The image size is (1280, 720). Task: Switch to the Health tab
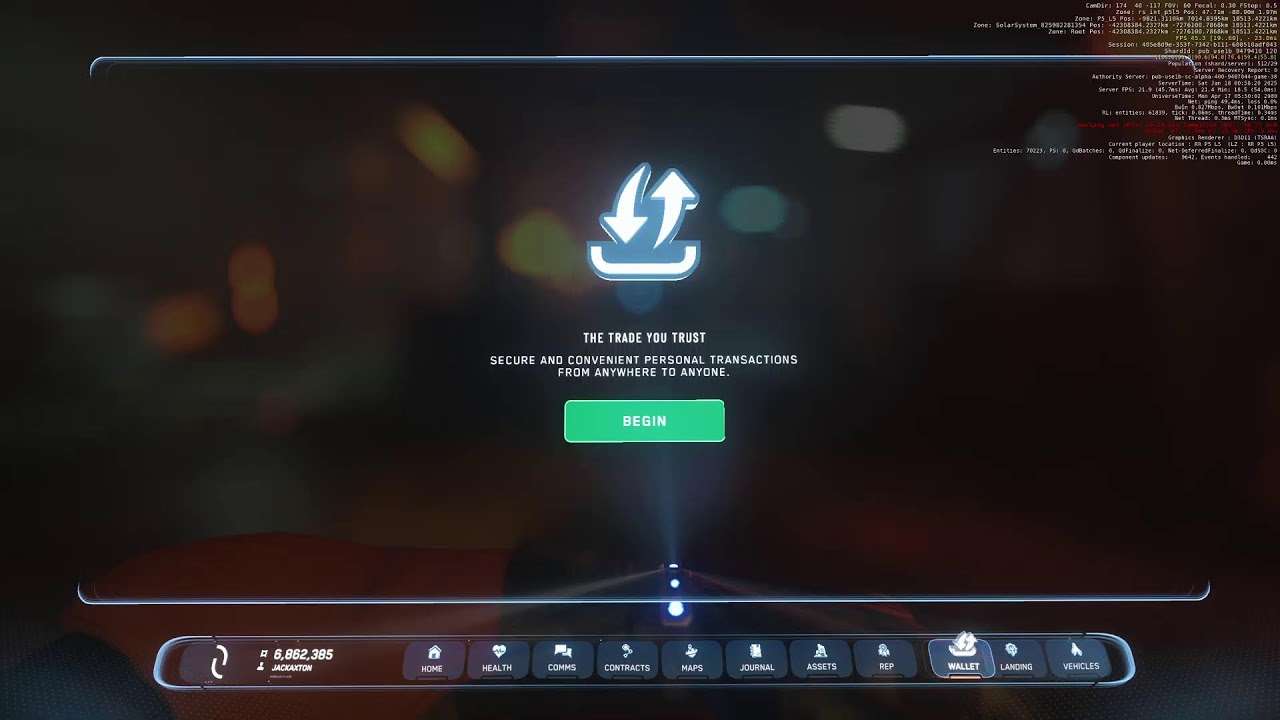click(497, 659)
